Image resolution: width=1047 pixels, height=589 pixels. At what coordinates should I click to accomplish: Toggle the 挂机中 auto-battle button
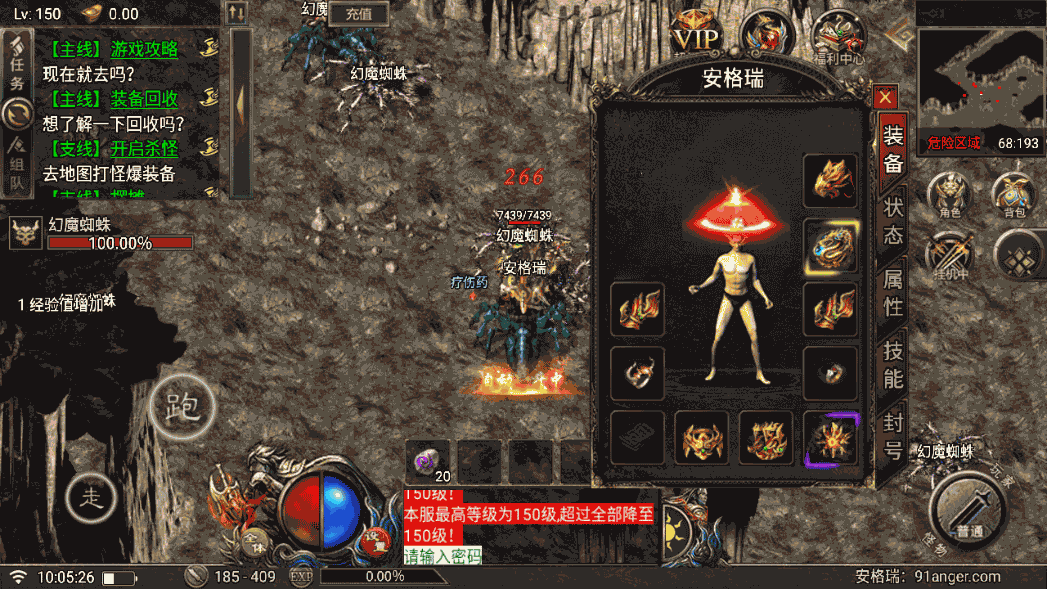pyautogui.click(x=949, y=254)
